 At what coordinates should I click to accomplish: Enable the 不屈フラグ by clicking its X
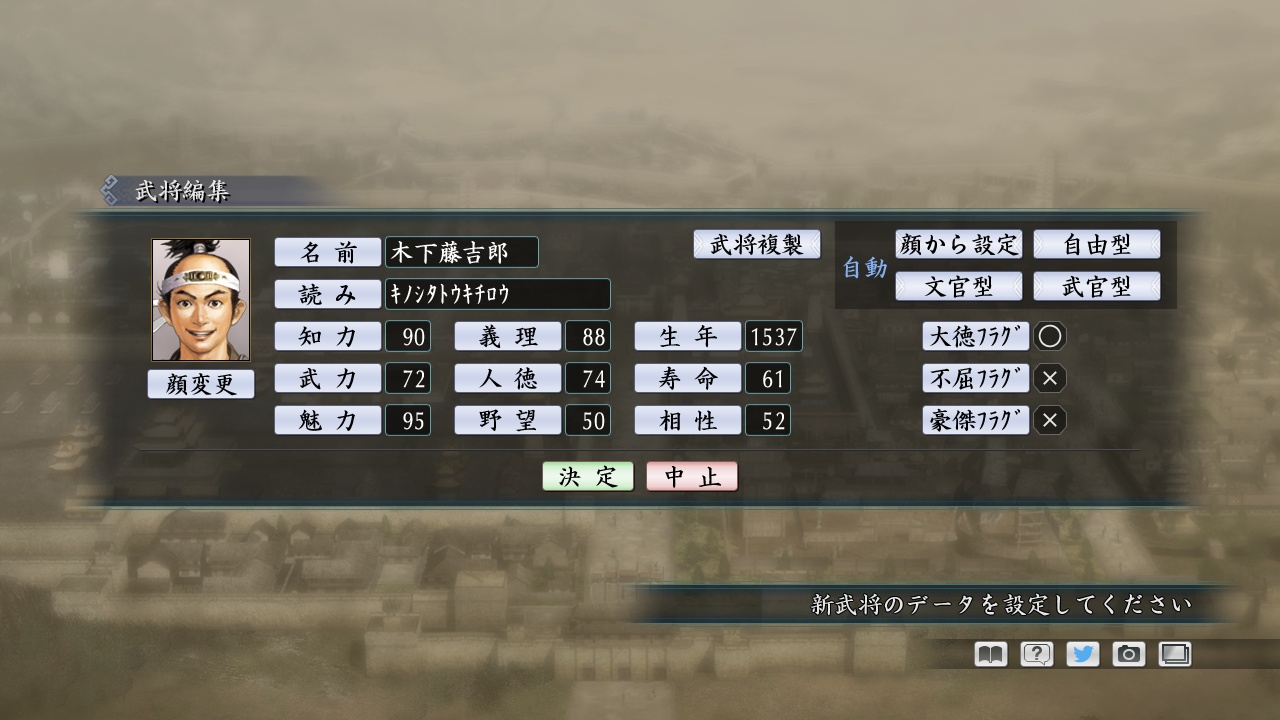click(x=1050, y=378)
